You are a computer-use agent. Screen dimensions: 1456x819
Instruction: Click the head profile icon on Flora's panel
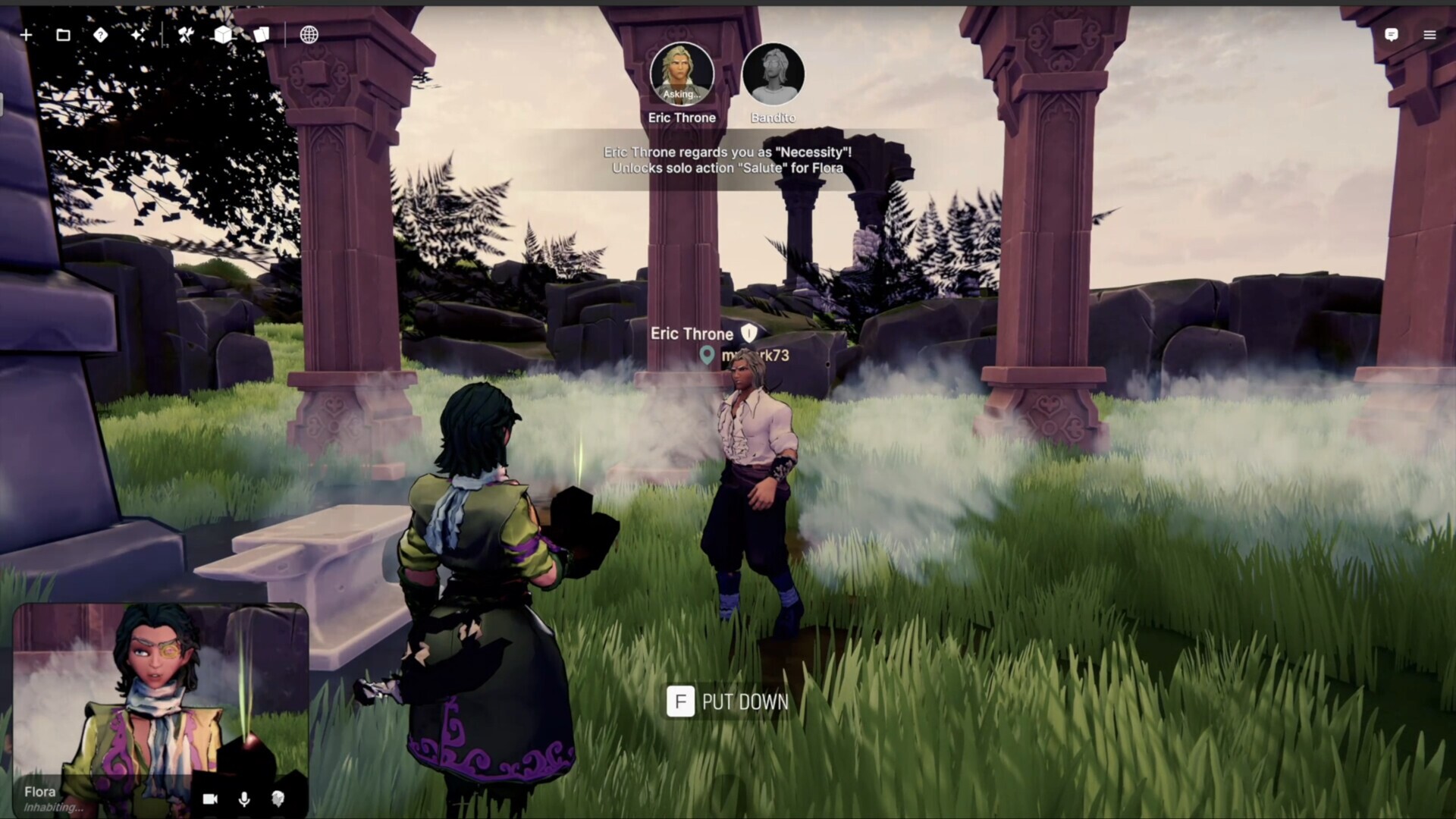278,799
